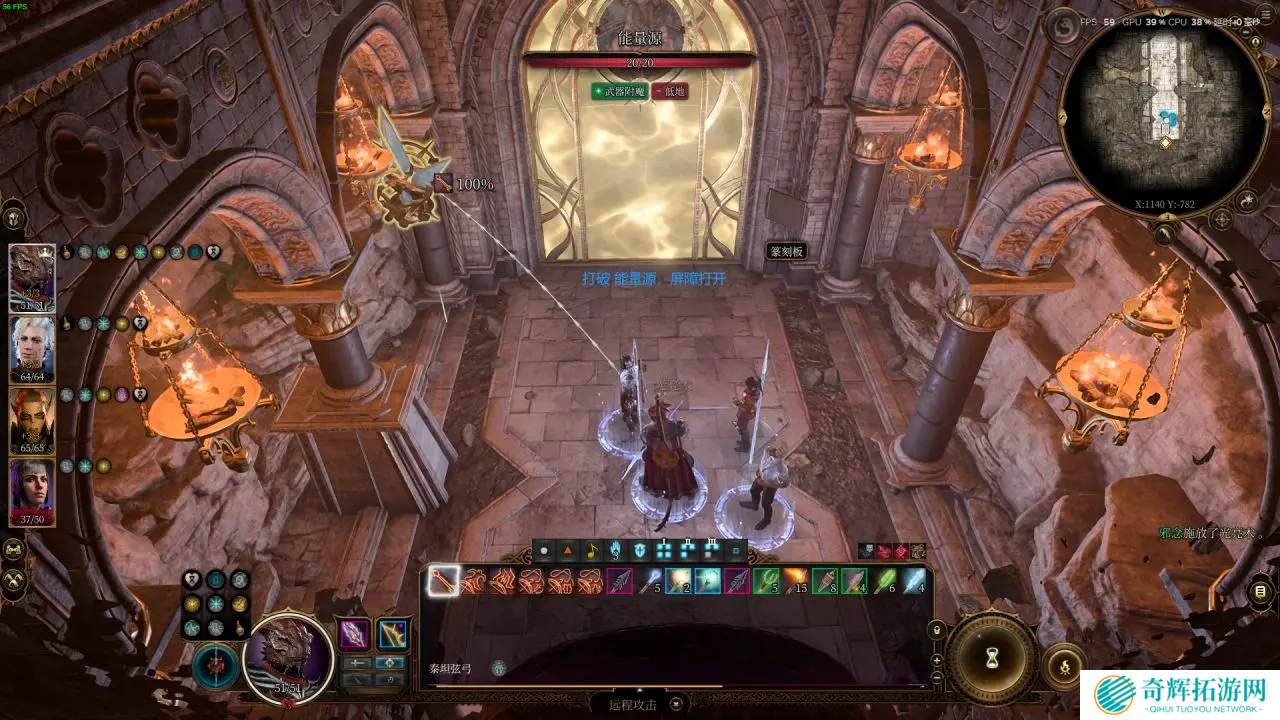Choose the red-haired companion portrait

click(32, 421)
